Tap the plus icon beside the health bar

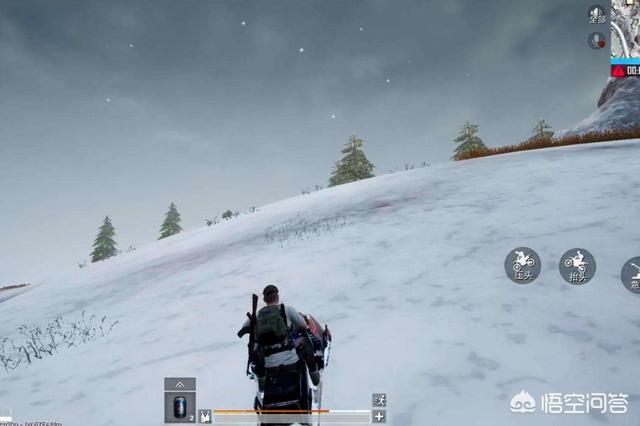[379, 416]
